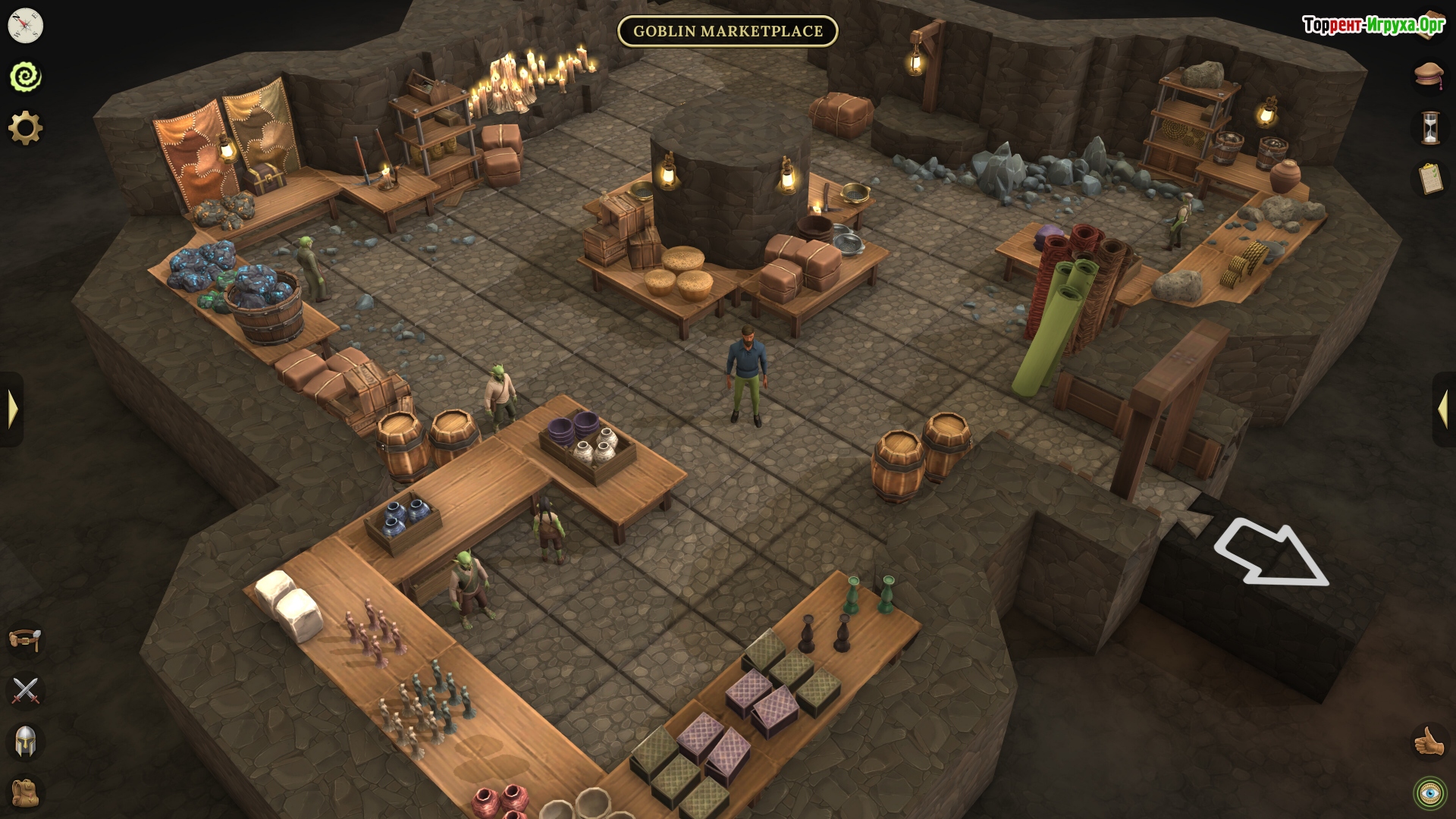This screenshot has height=819, width=1456.
Task: Select the crossed swords combat icon
Action: [26, 691]
